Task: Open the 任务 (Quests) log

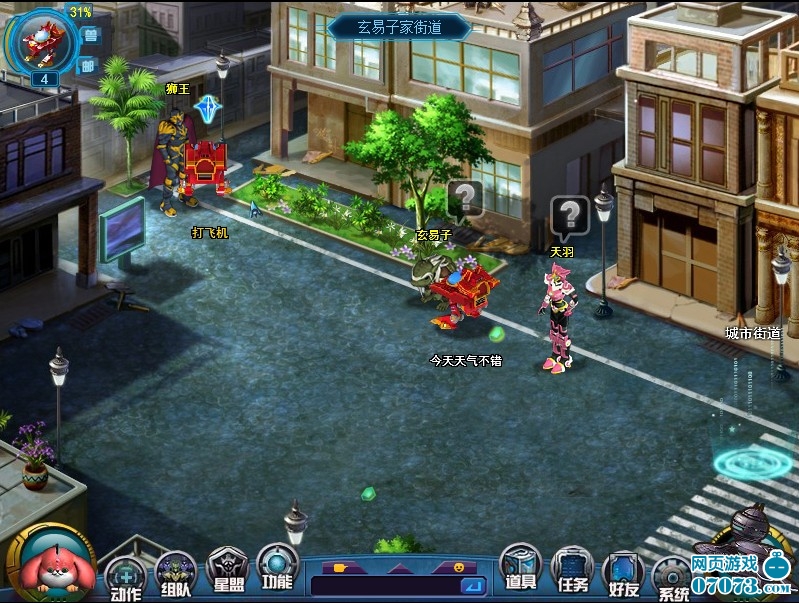Action: click(x=572, y=572)
